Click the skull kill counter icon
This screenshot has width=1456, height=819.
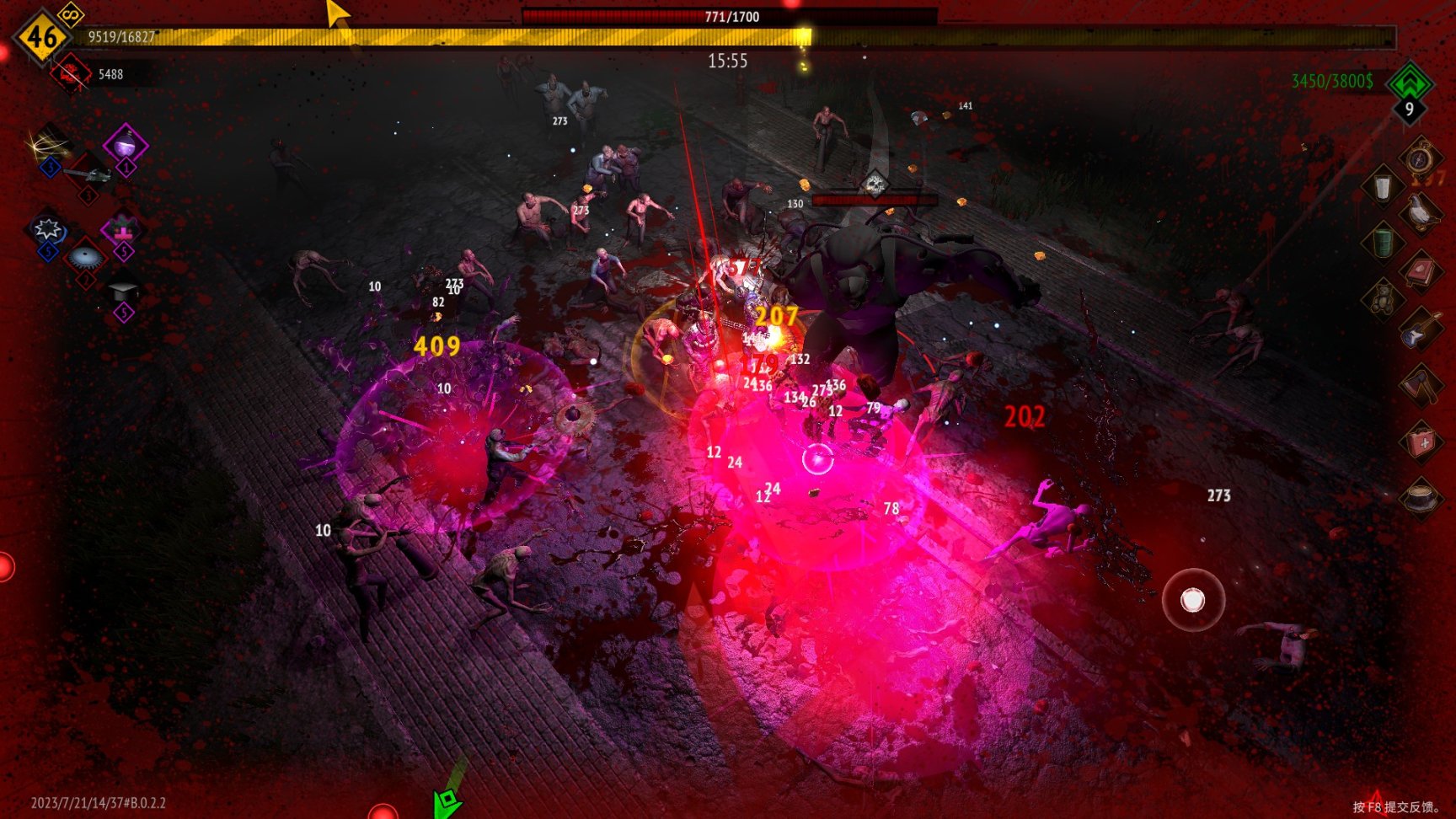pos(71,74)
